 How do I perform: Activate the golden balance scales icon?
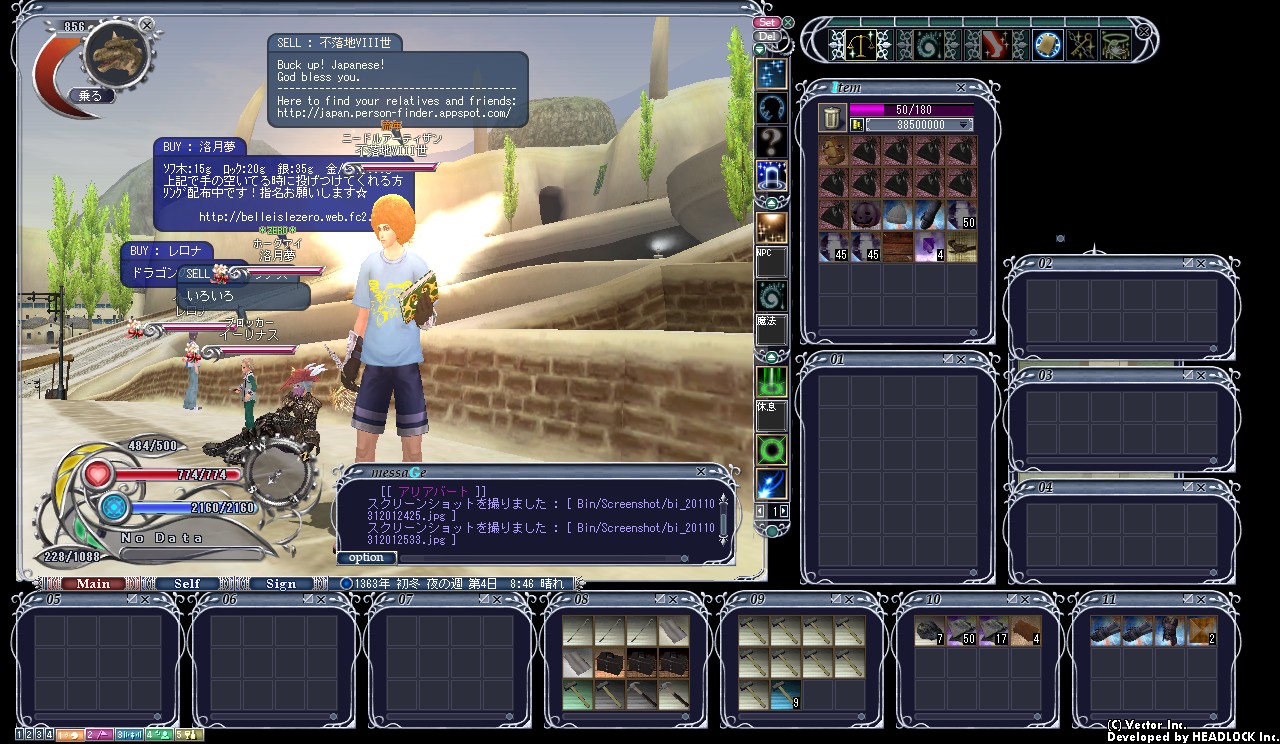click(x=858, y=45)
